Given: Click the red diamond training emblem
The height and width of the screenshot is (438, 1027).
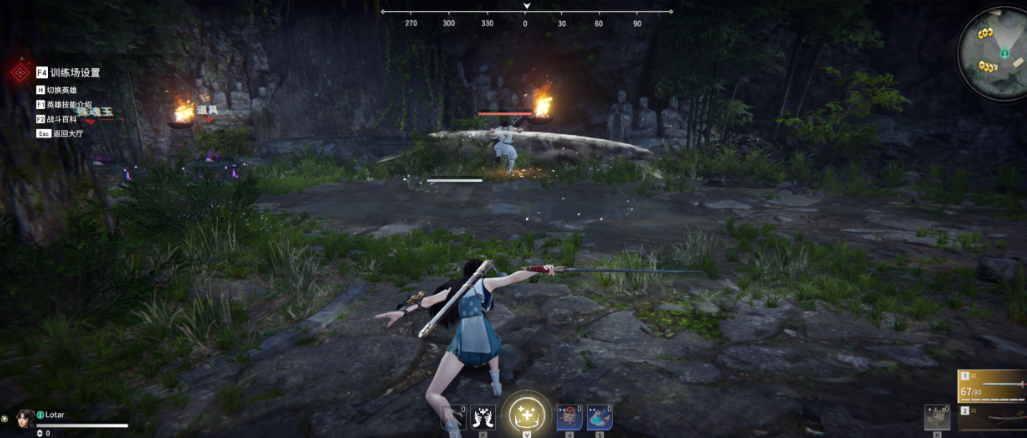Looking at the screenshot, I should tap(18, 73).
